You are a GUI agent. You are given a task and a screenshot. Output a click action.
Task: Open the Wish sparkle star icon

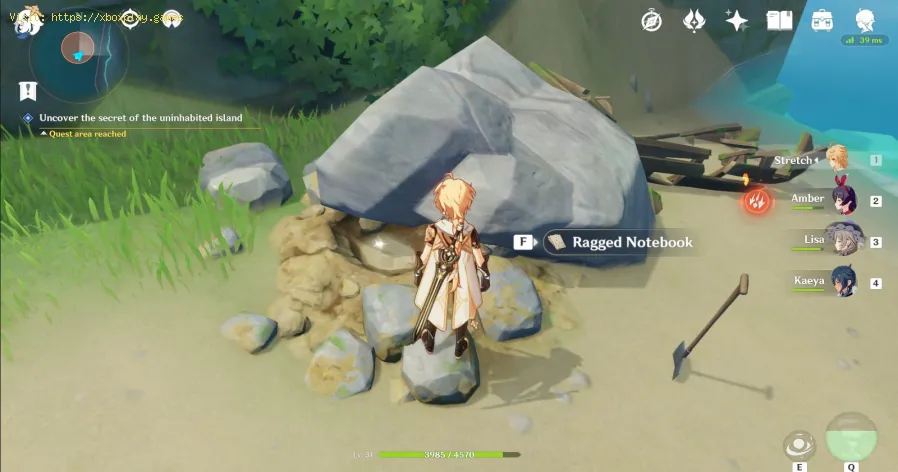tap(737, 20)
